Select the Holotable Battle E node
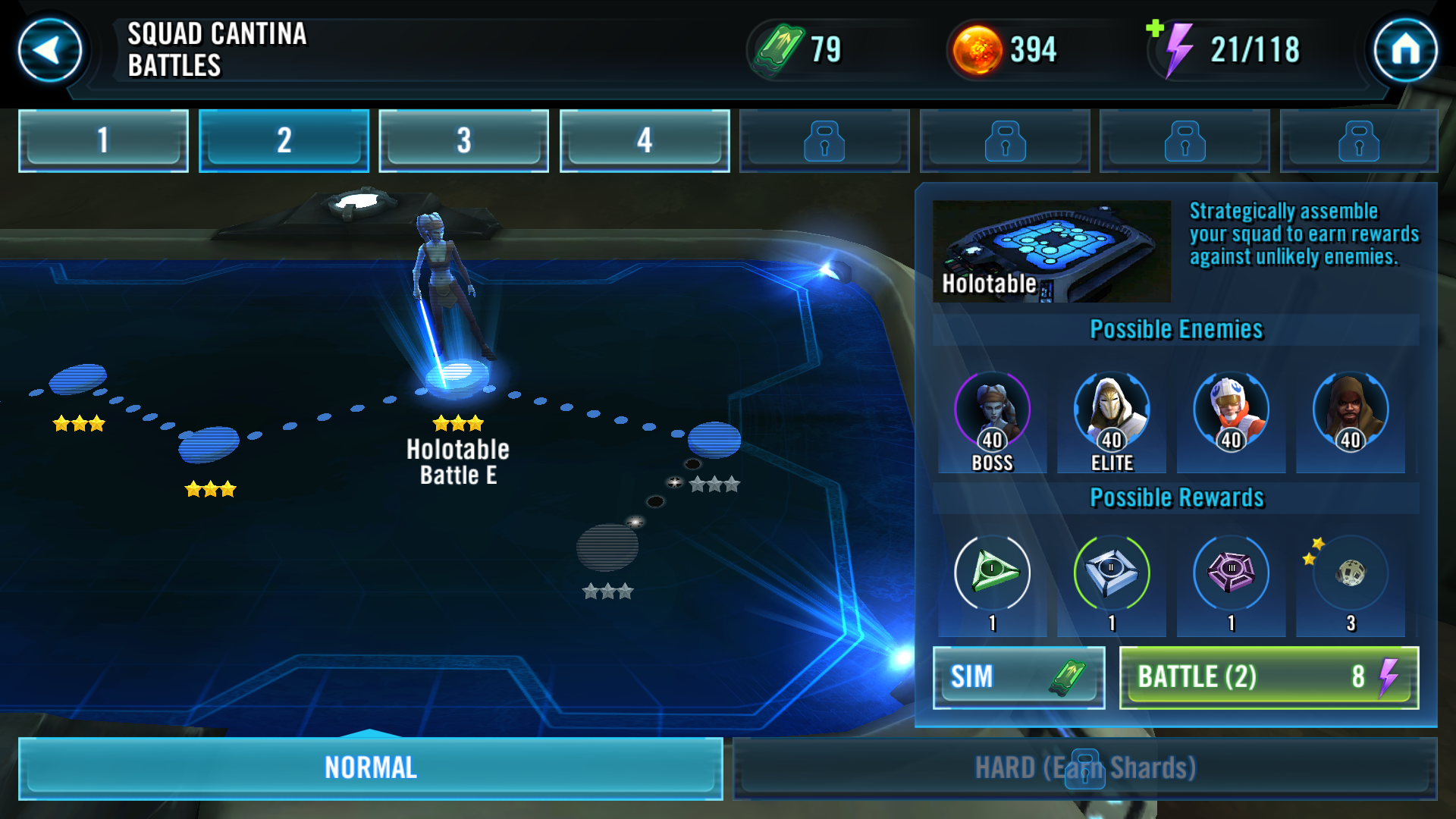1456x819 pixels. [x=457, y=375]
